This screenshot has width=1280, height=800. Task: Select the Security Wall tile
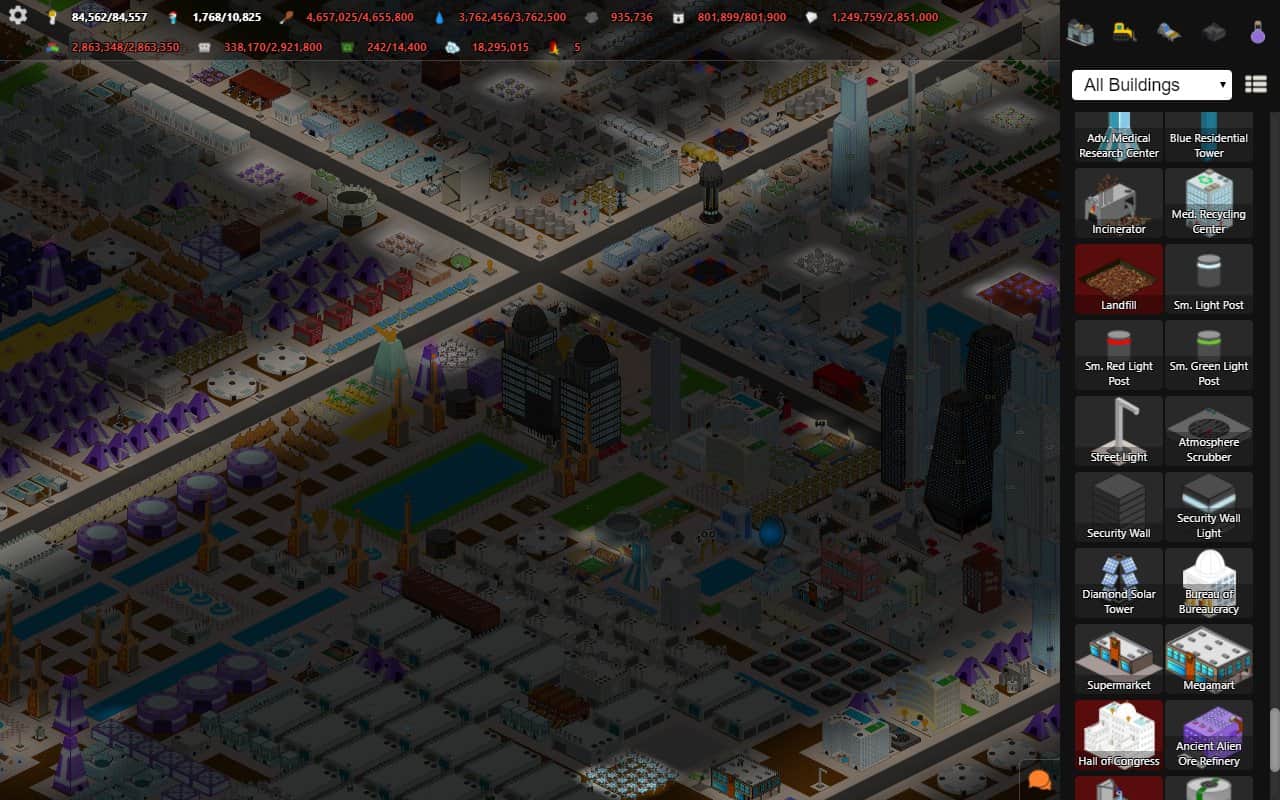1119,506
